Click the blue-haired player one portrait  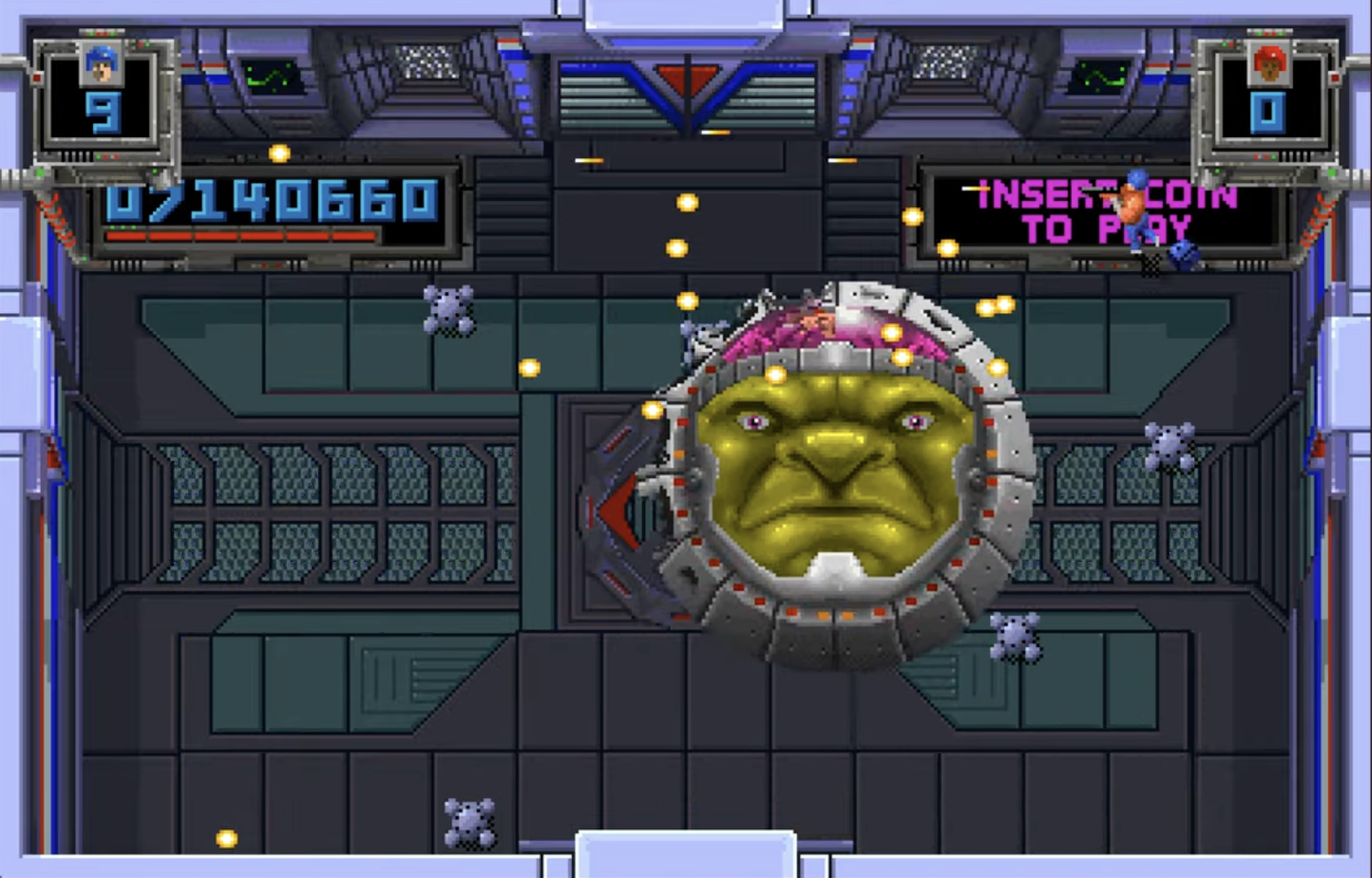coord(101,65)
